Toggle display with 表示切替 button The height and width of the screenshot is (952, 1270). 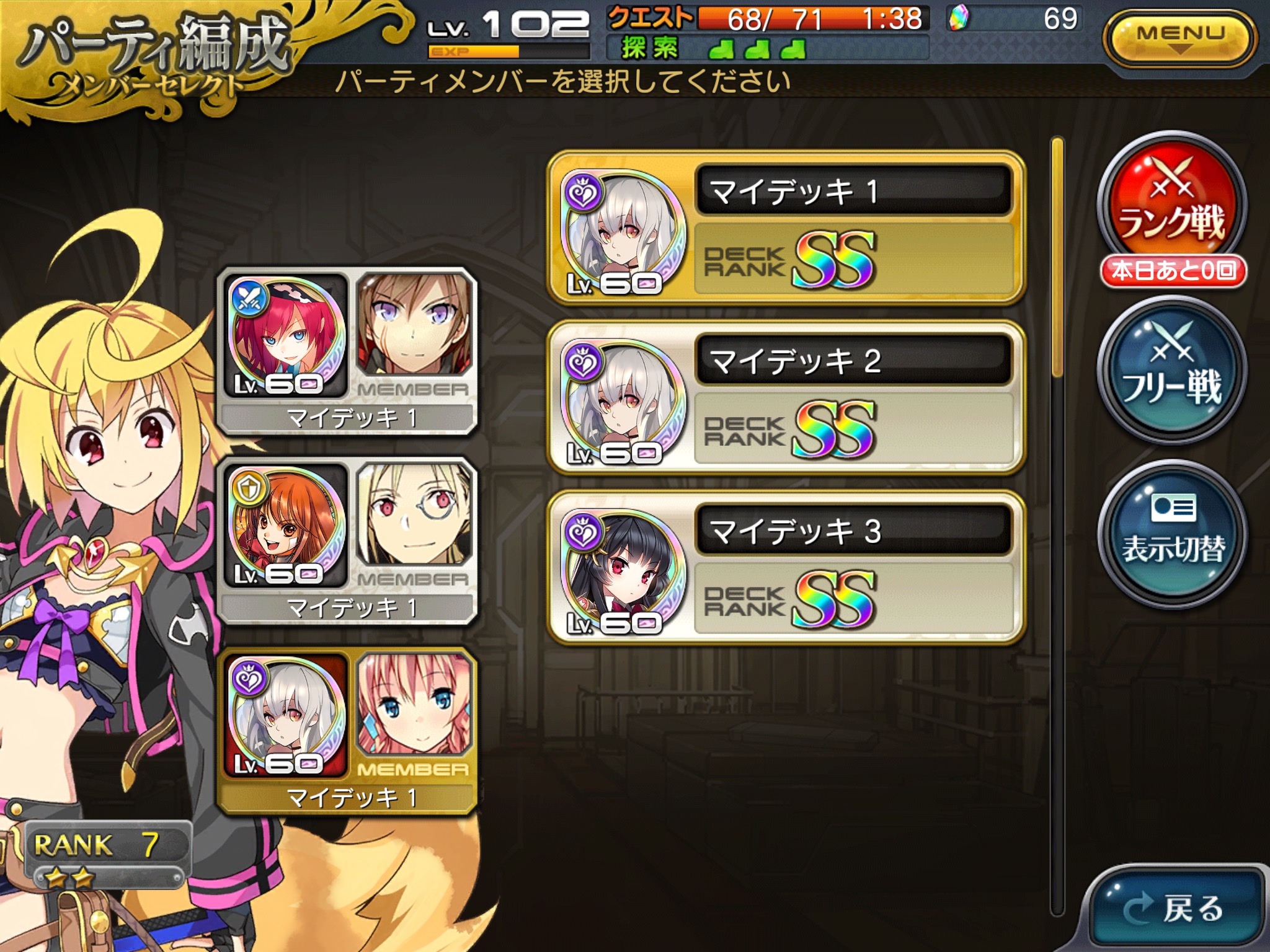click(1171, 534)
